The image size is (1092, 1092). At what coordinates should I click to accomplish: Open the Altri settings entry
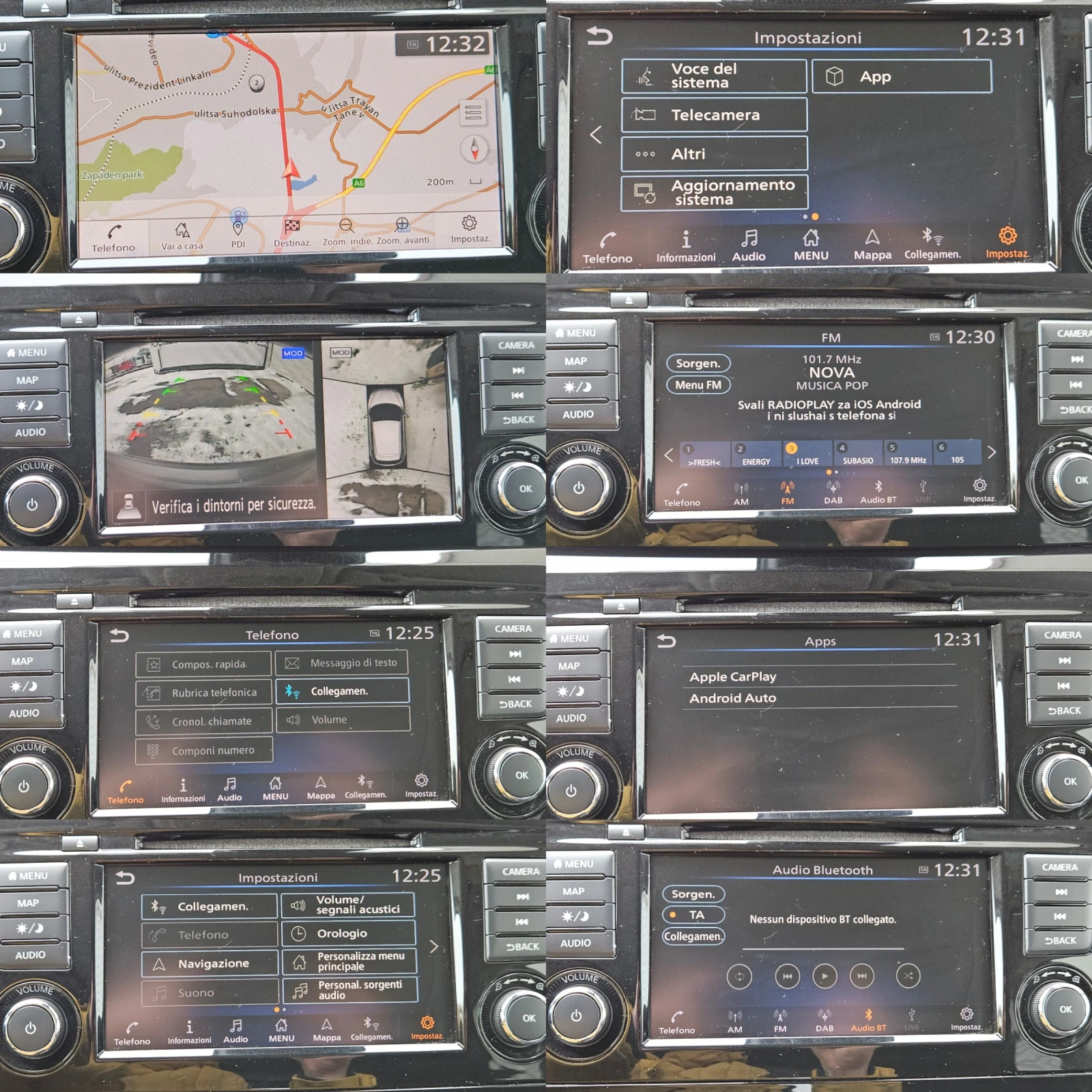pos(713,154)
